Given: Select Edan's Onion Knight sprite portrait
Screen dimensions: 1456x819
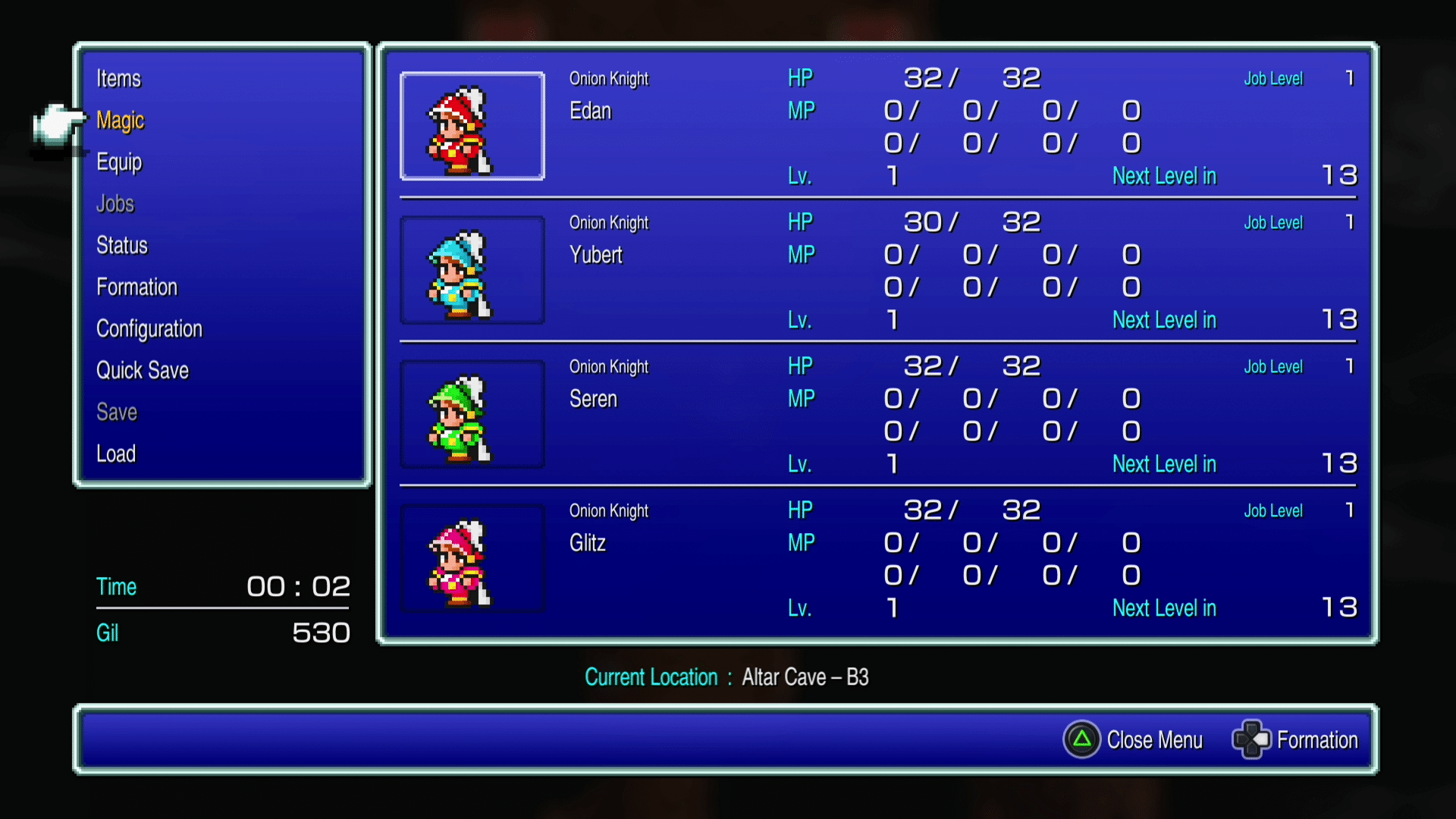Looking at the screenshot, I should tap(472, 126).
